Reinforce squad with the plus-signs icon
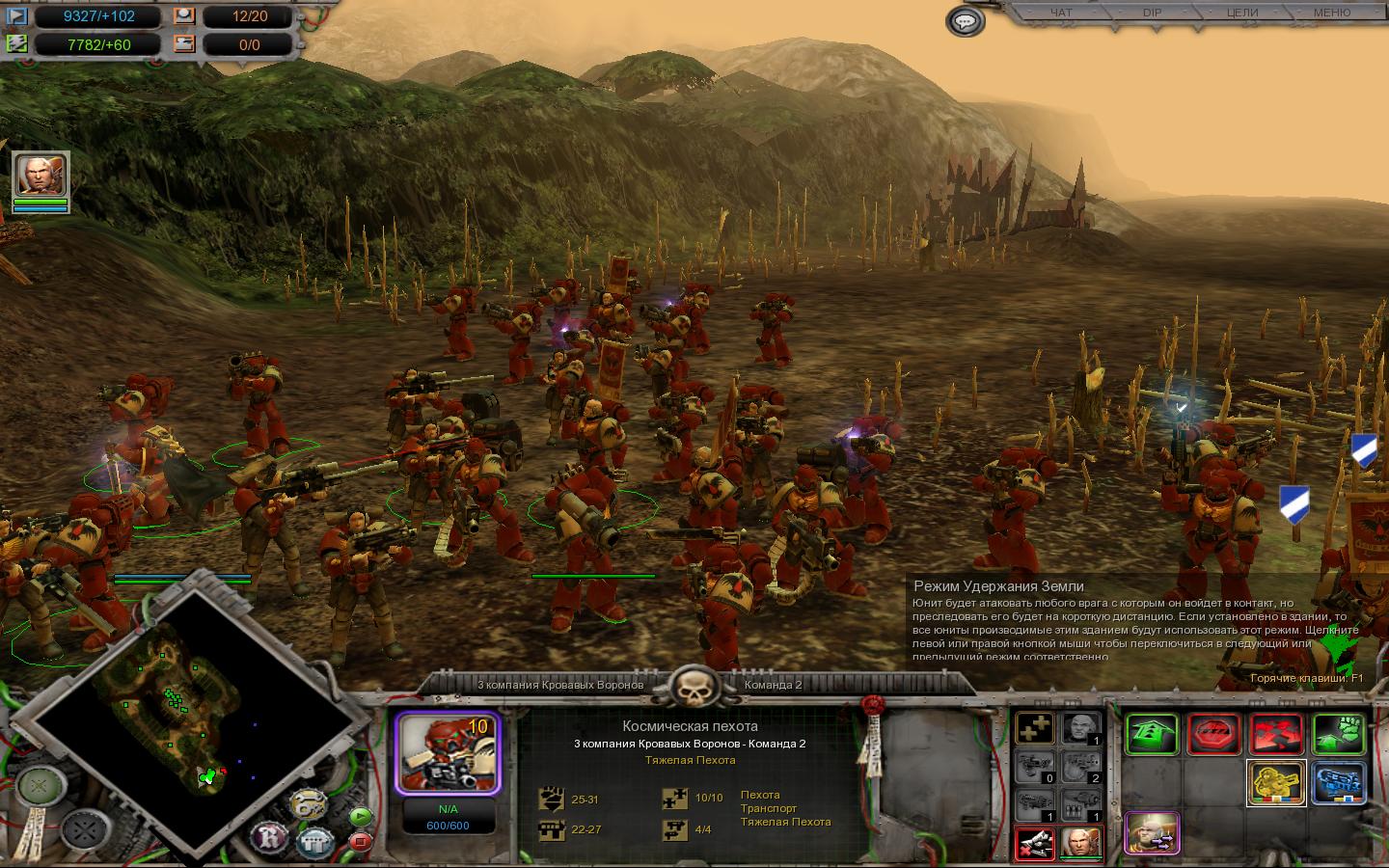This screenshot has height=868, width=1389. tap(1035, 729)
